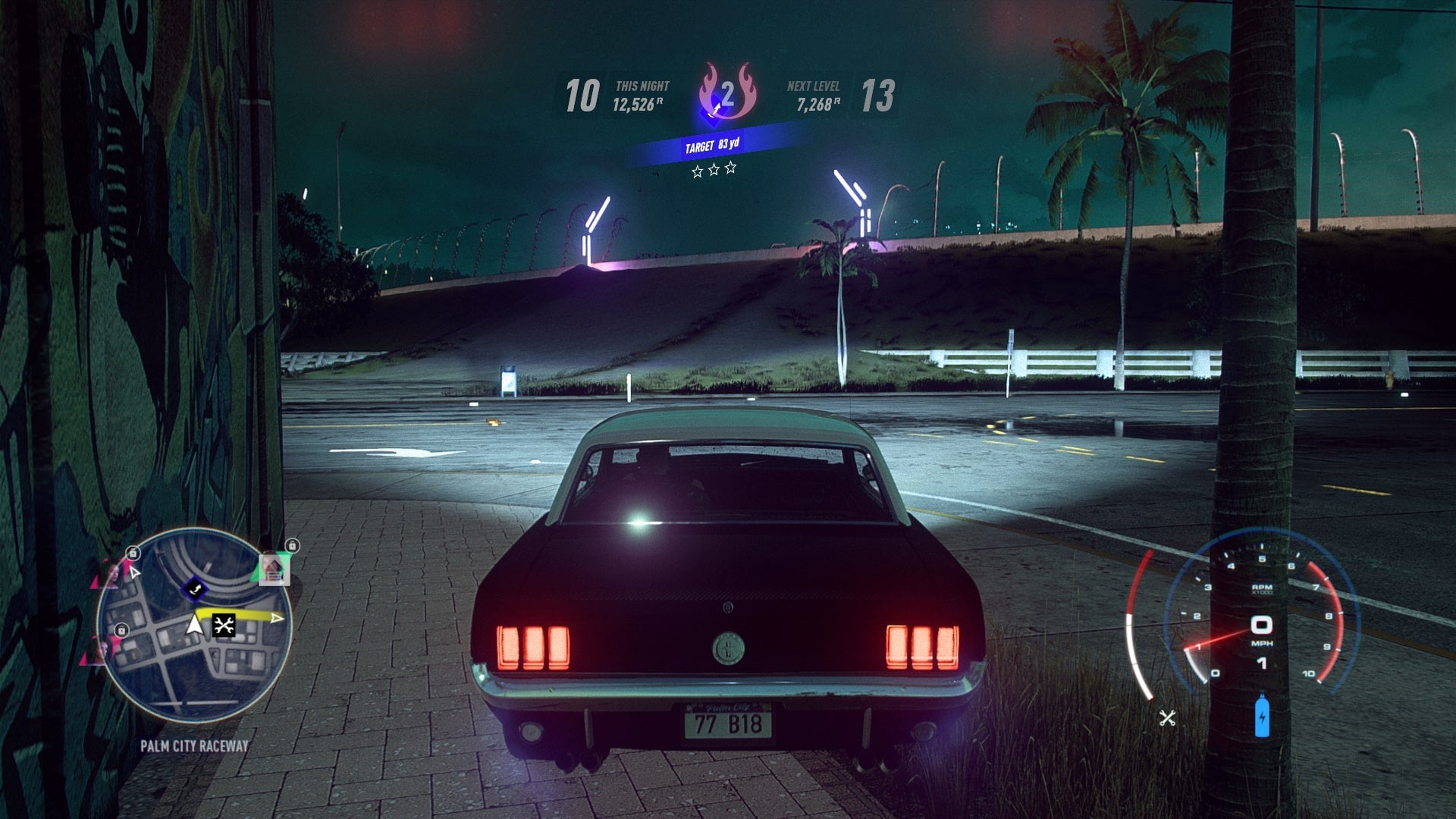Select the level 13 next-level indicator
Viewport: 1456px width, 819px height.
[878, 96]
